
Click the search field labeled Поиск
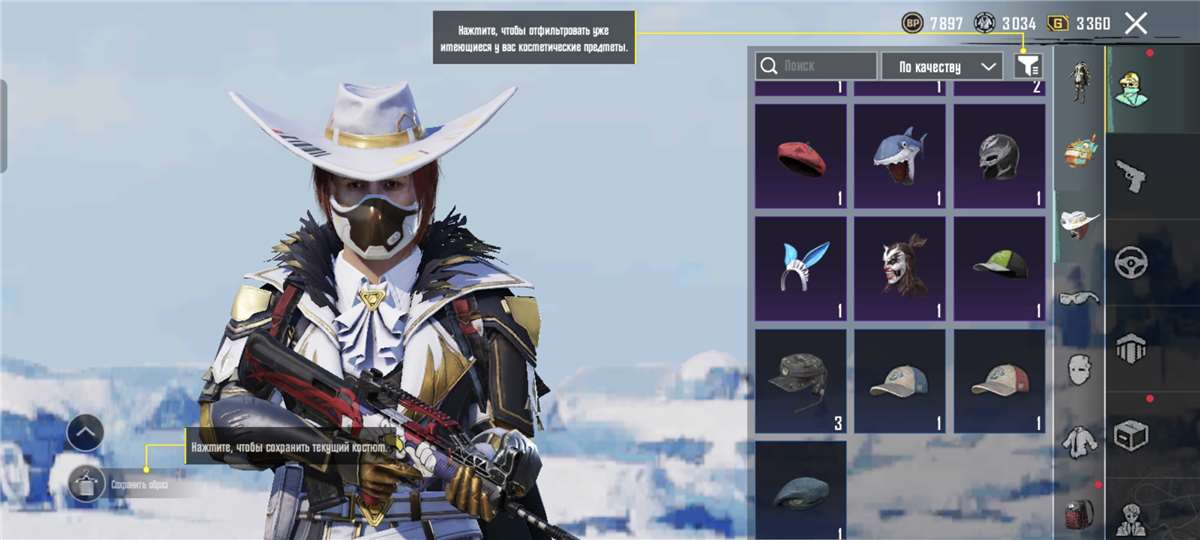click(x=816, y=66)
